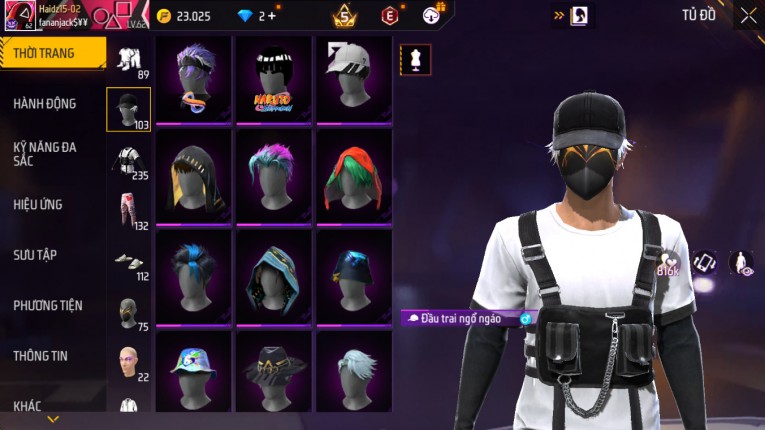Pick the white cap with Z logo
This screenshot has width=765, height=430.
tap(353, 78)
